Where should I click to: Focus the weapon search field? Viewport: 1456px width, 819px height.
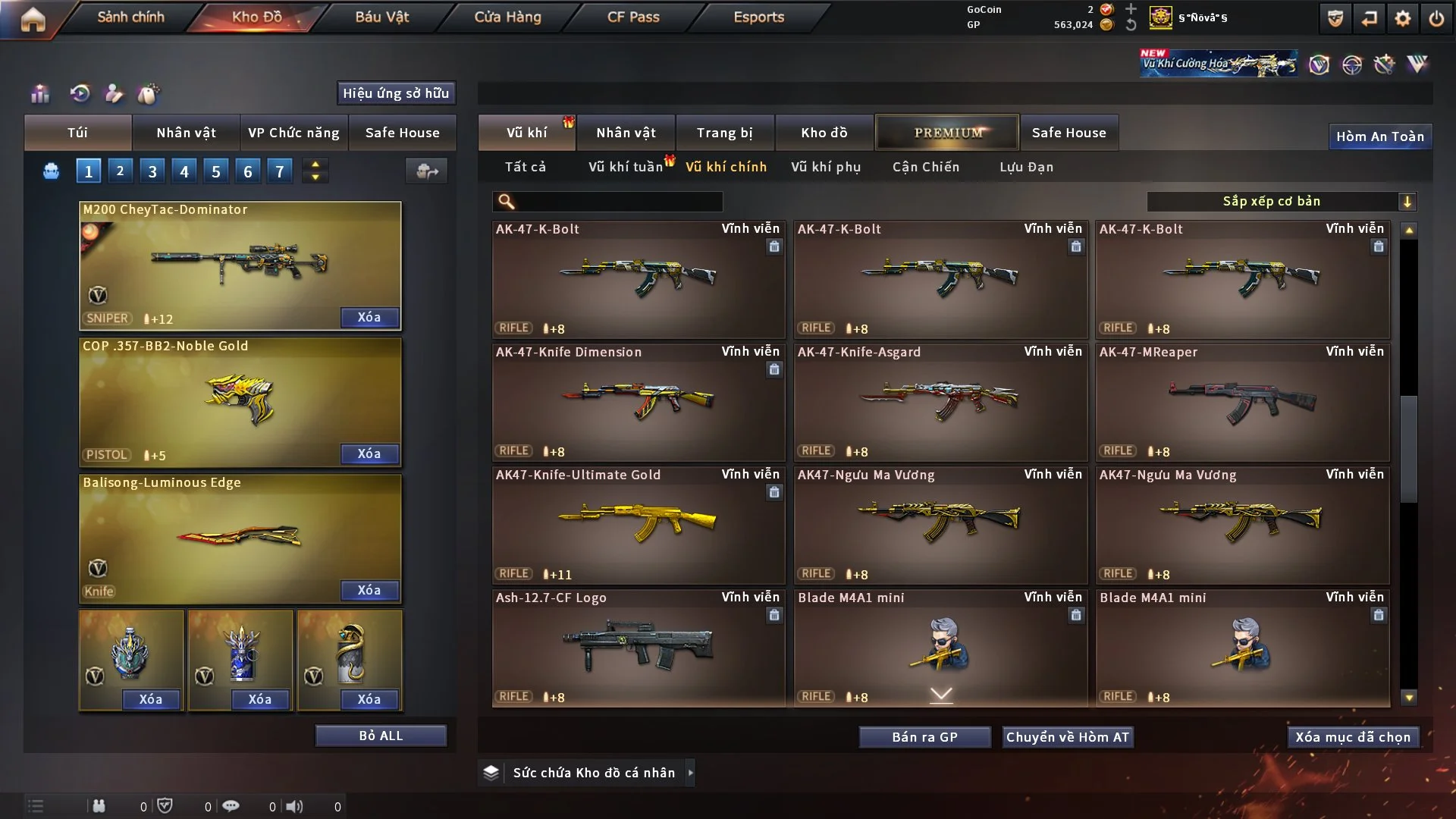click(618, 201)
